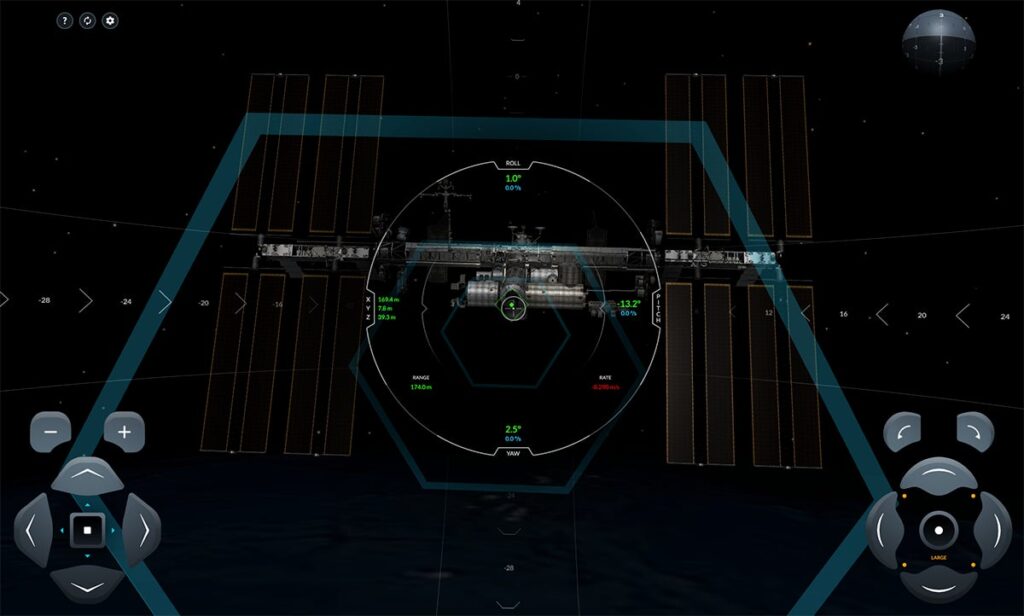Yaw right with the right arc button

click(994, 528)
